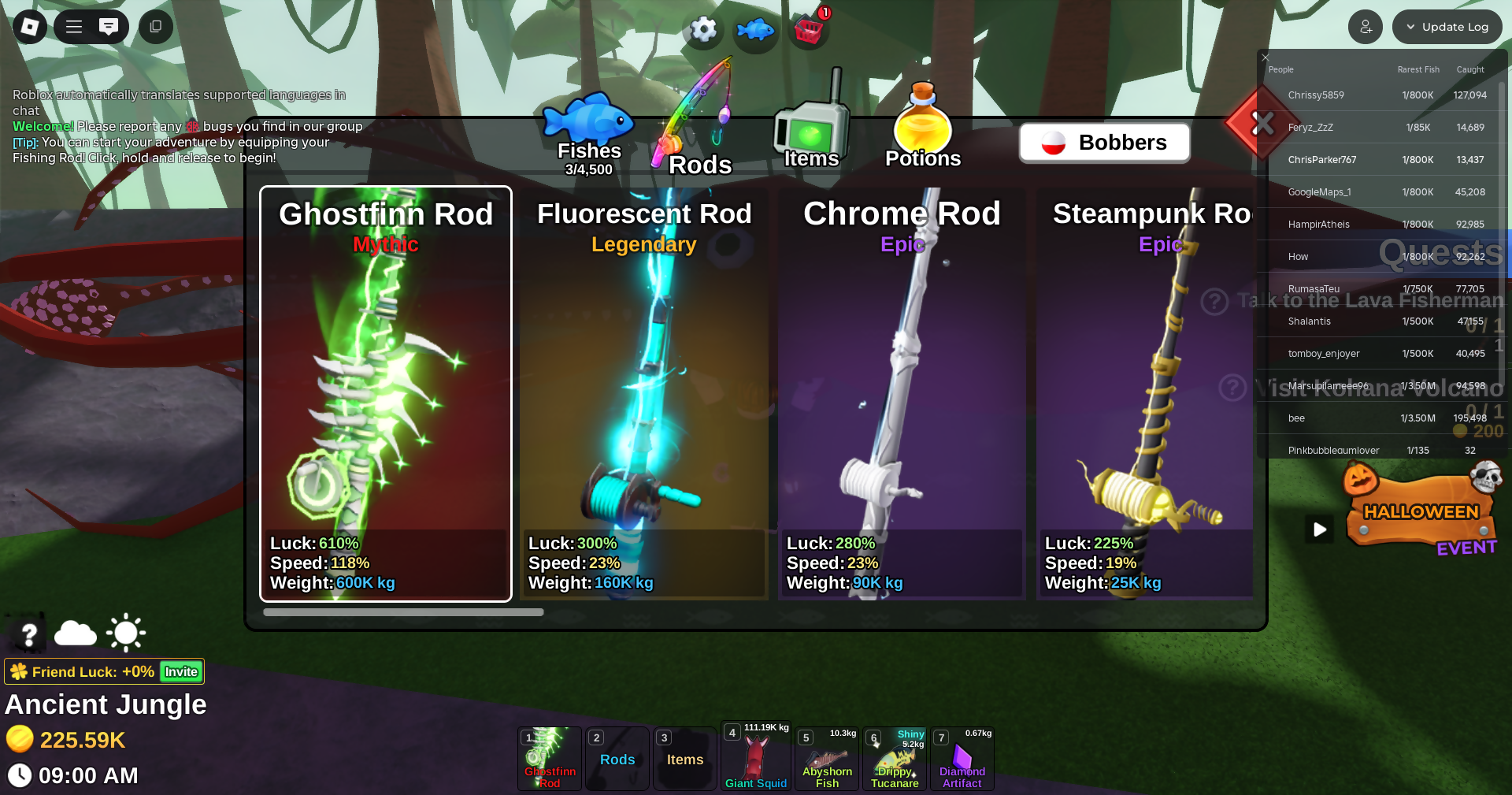This screenshot has width=1512, height=795.
Task: Click the red shopping basket icon
Action: click(x=809, y=32)
